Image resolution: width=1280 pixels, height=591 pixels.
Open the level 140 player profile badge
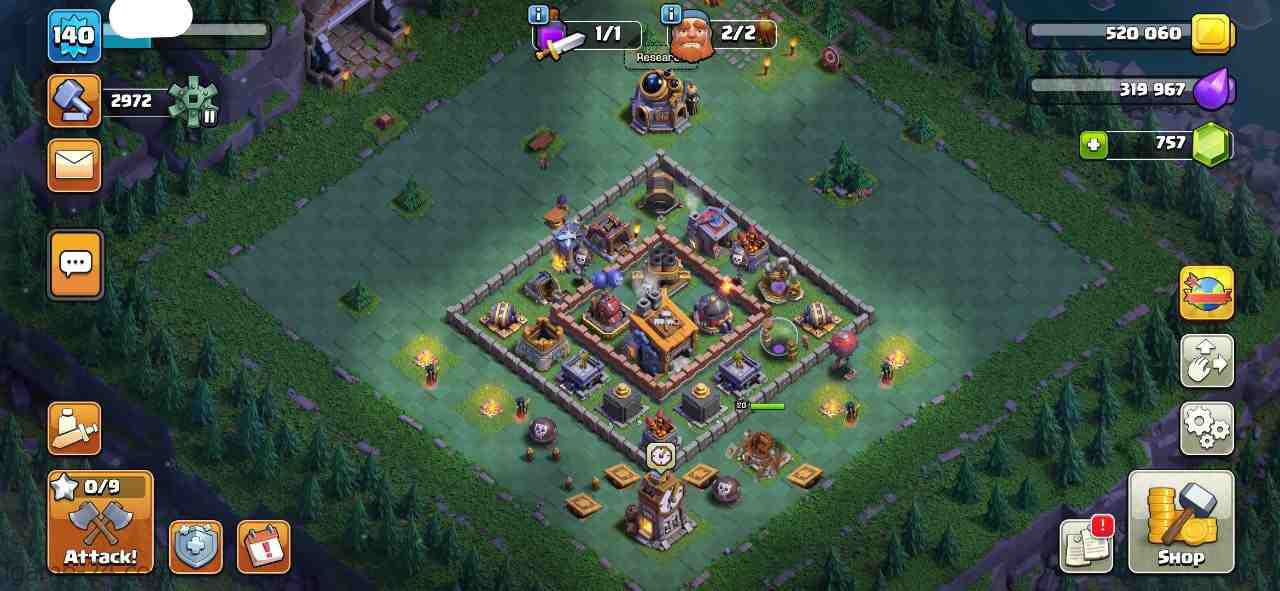74,36
